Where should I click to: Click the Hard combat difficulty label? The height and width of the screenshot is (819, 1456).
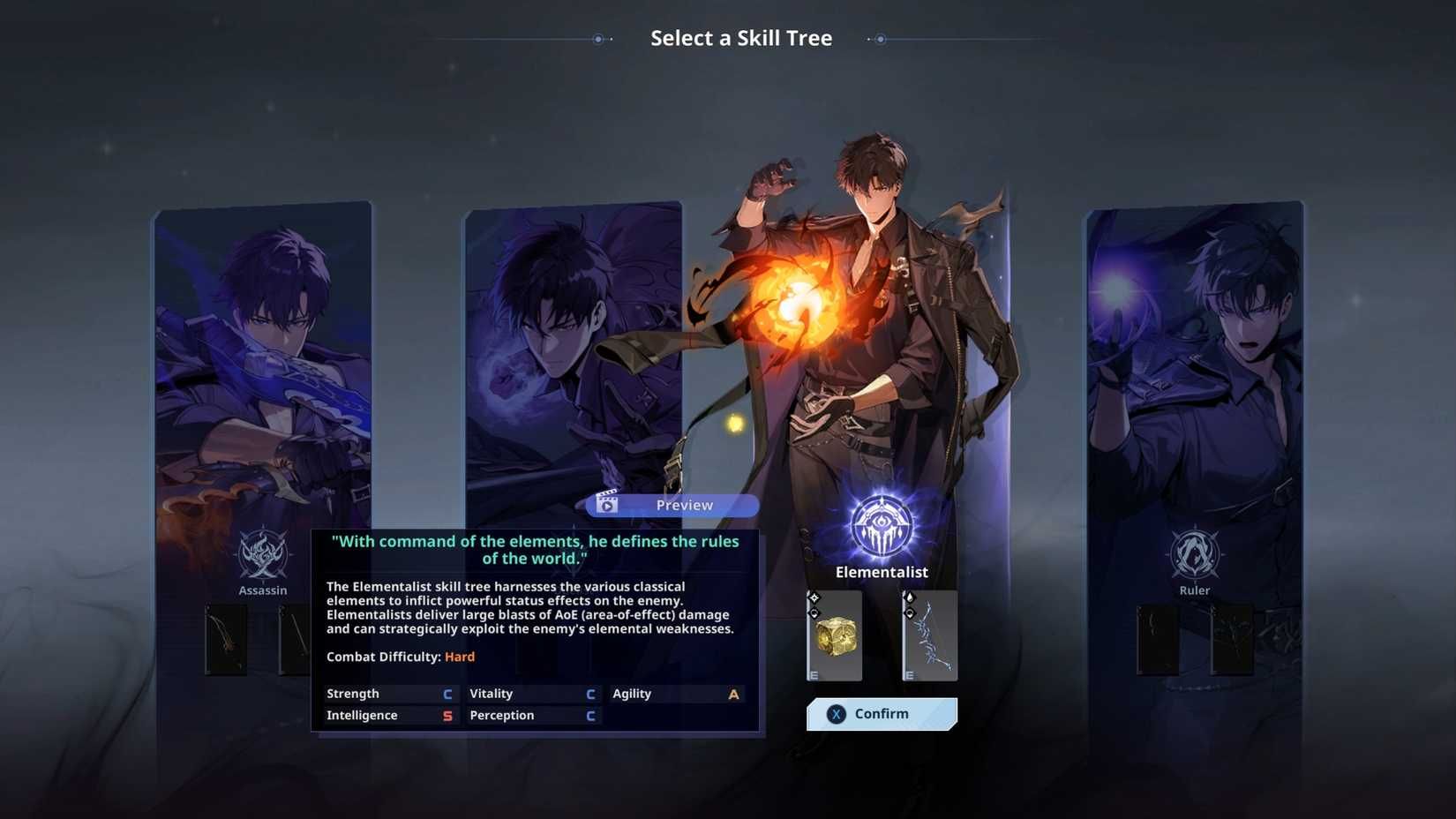click(x=459, y=657)
